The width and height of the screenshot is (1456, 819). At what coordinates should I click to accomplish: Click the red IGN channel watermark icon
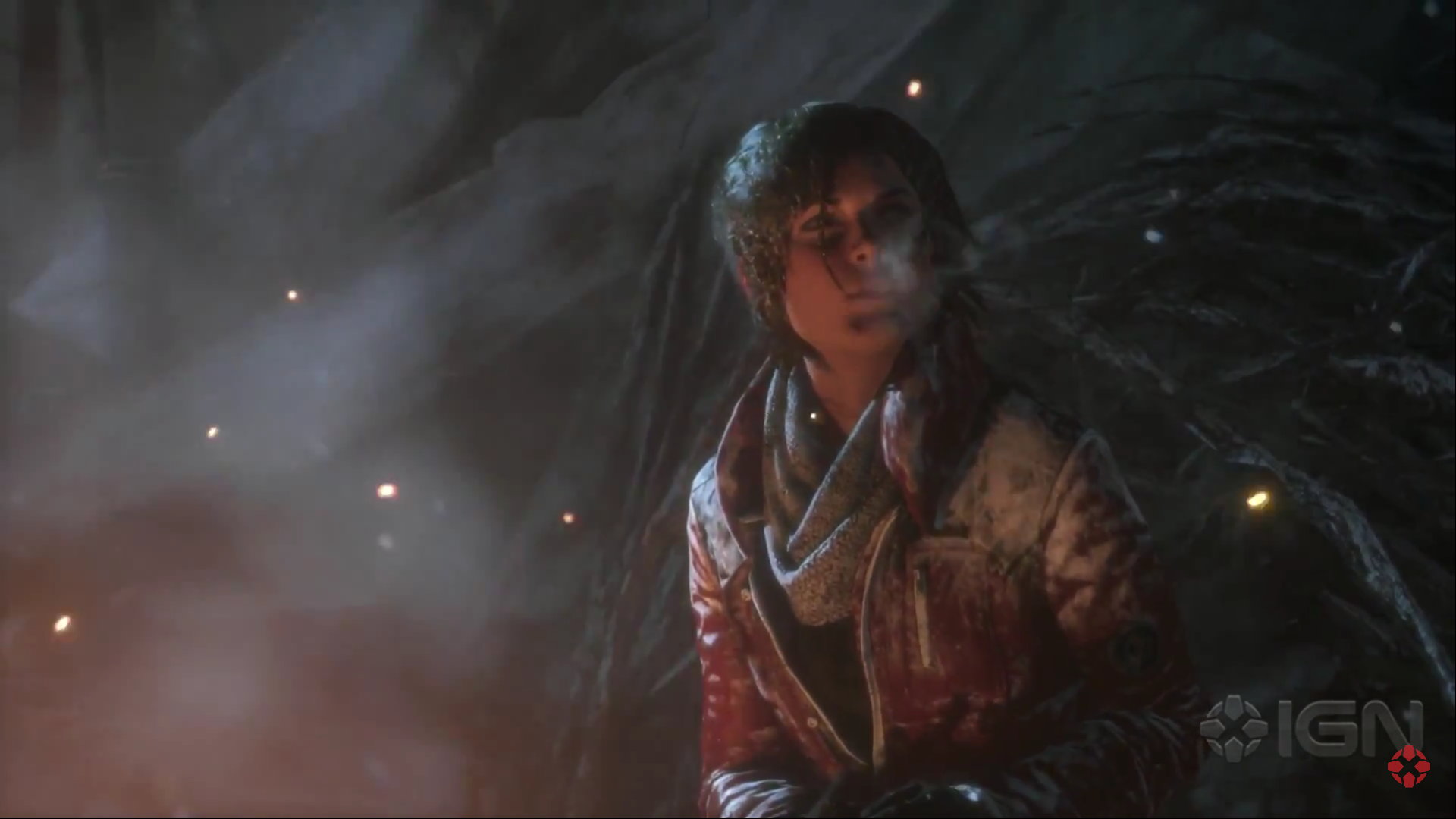click(1408, 766)
